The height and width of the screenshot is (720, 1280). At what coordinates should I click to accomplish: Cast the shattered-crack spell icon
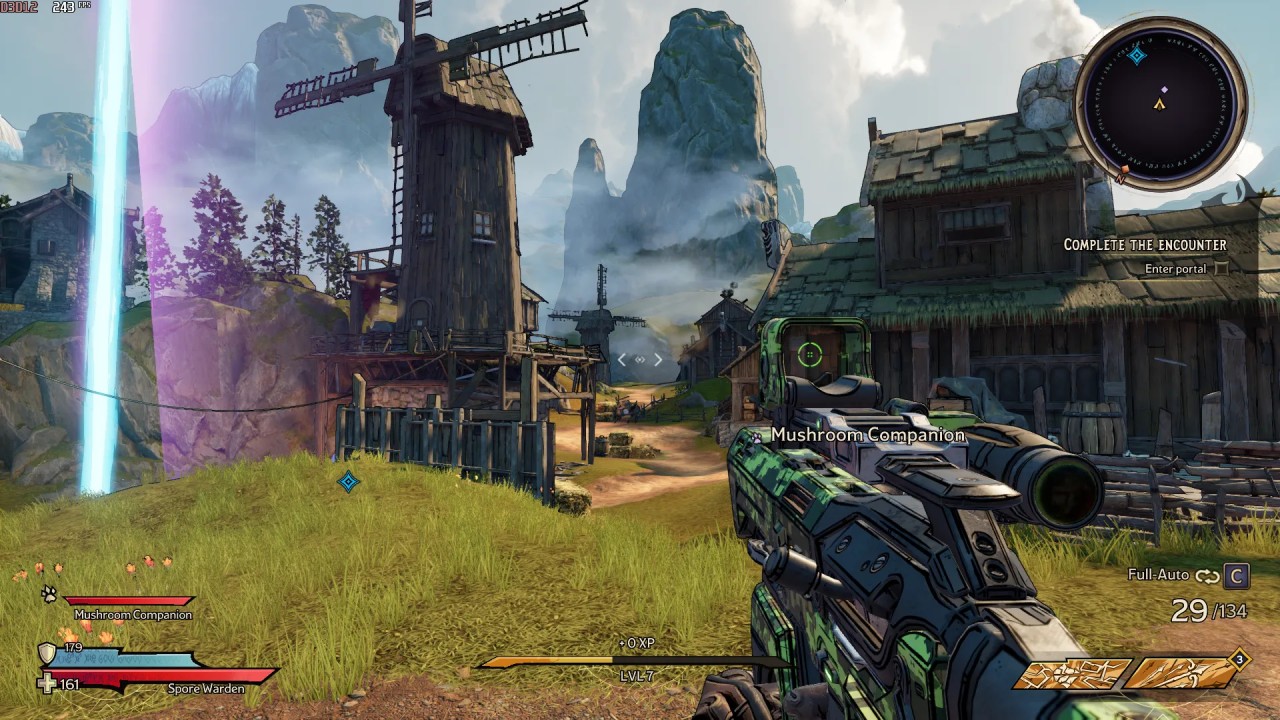(x=1074, y=673)
